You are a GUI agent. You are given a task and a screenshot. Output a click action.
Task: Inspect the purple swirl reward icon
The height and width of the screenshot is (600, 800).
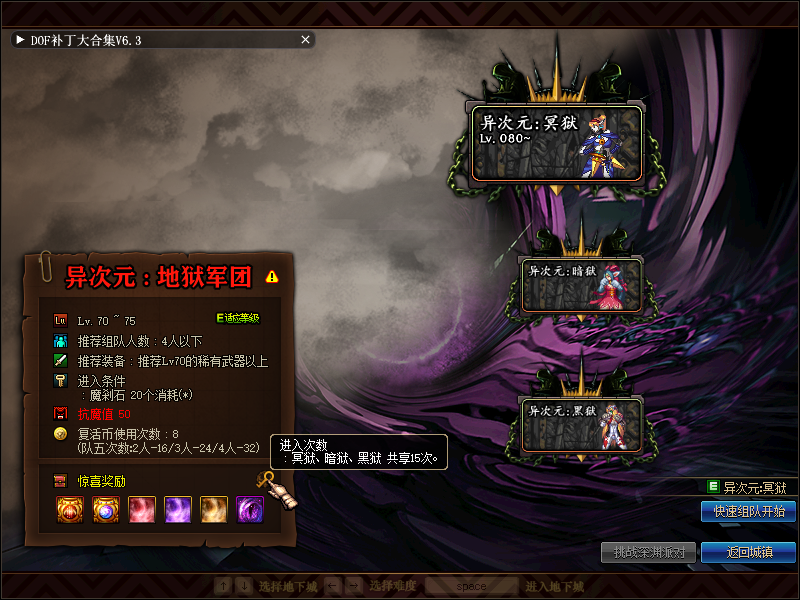click(177, 509)
